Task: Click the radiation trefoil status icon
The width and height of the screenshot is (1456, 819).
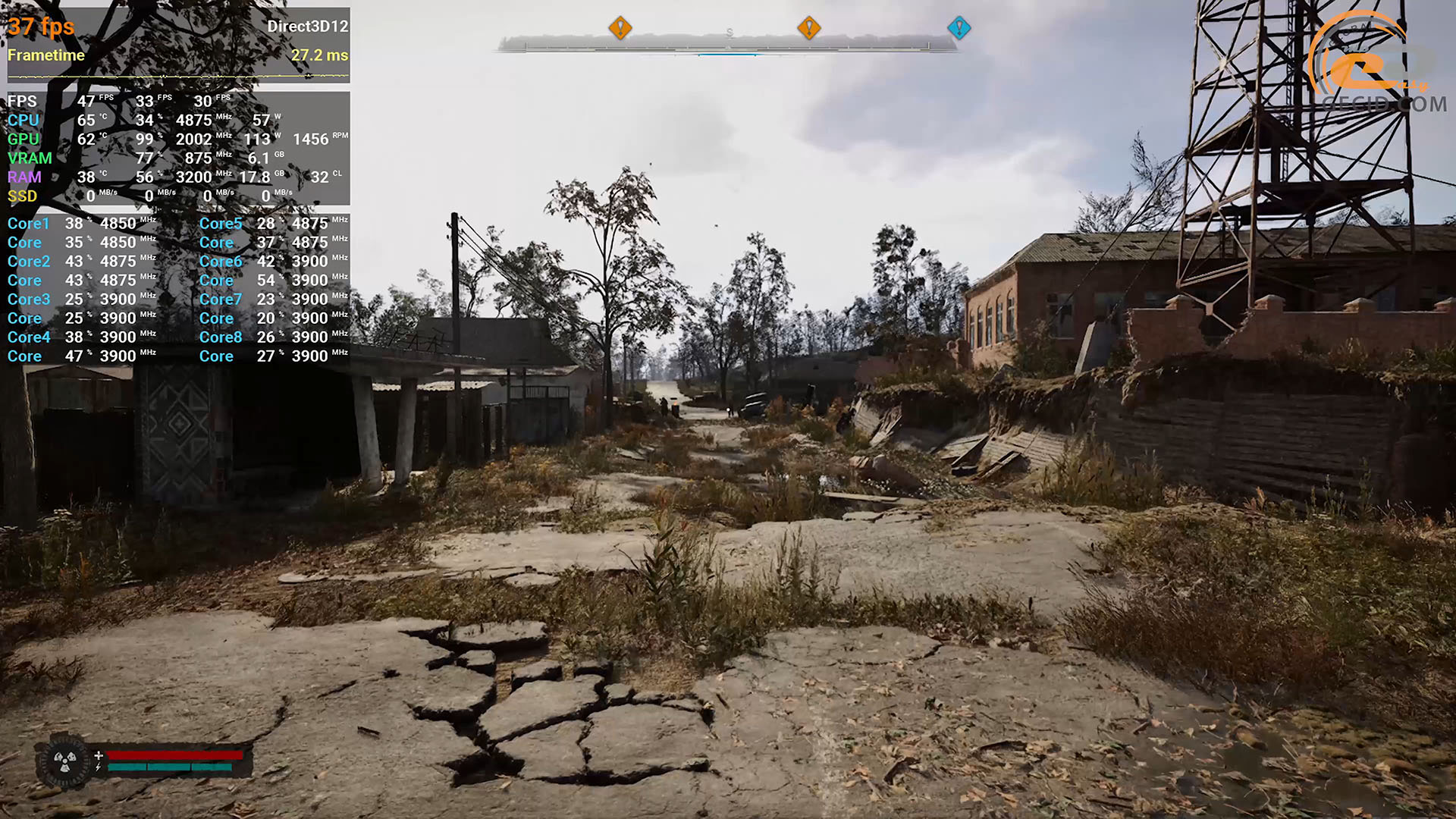Action: 64,761
